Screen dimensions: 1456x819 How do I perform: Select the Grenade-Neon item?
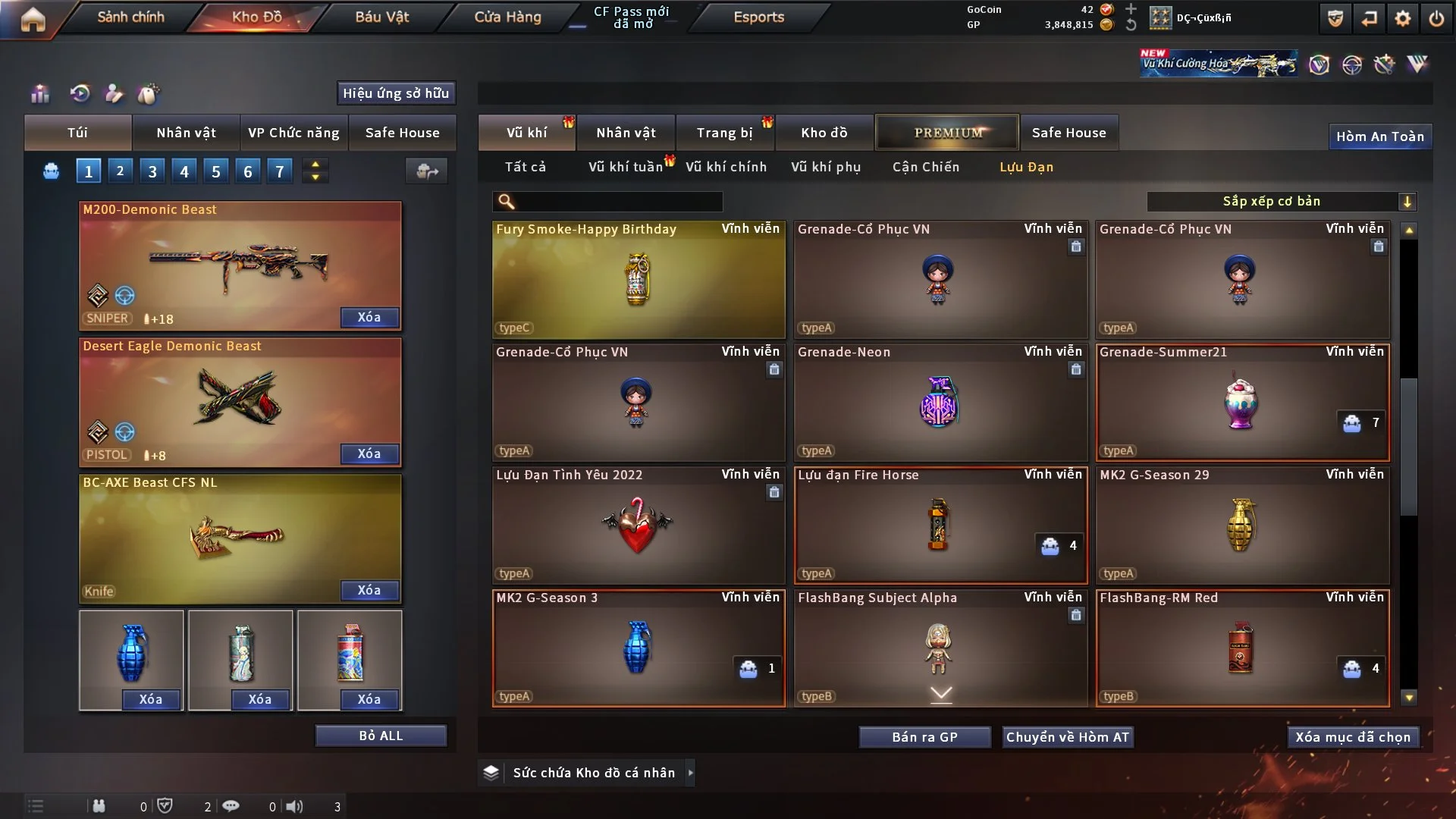(940, 402)
